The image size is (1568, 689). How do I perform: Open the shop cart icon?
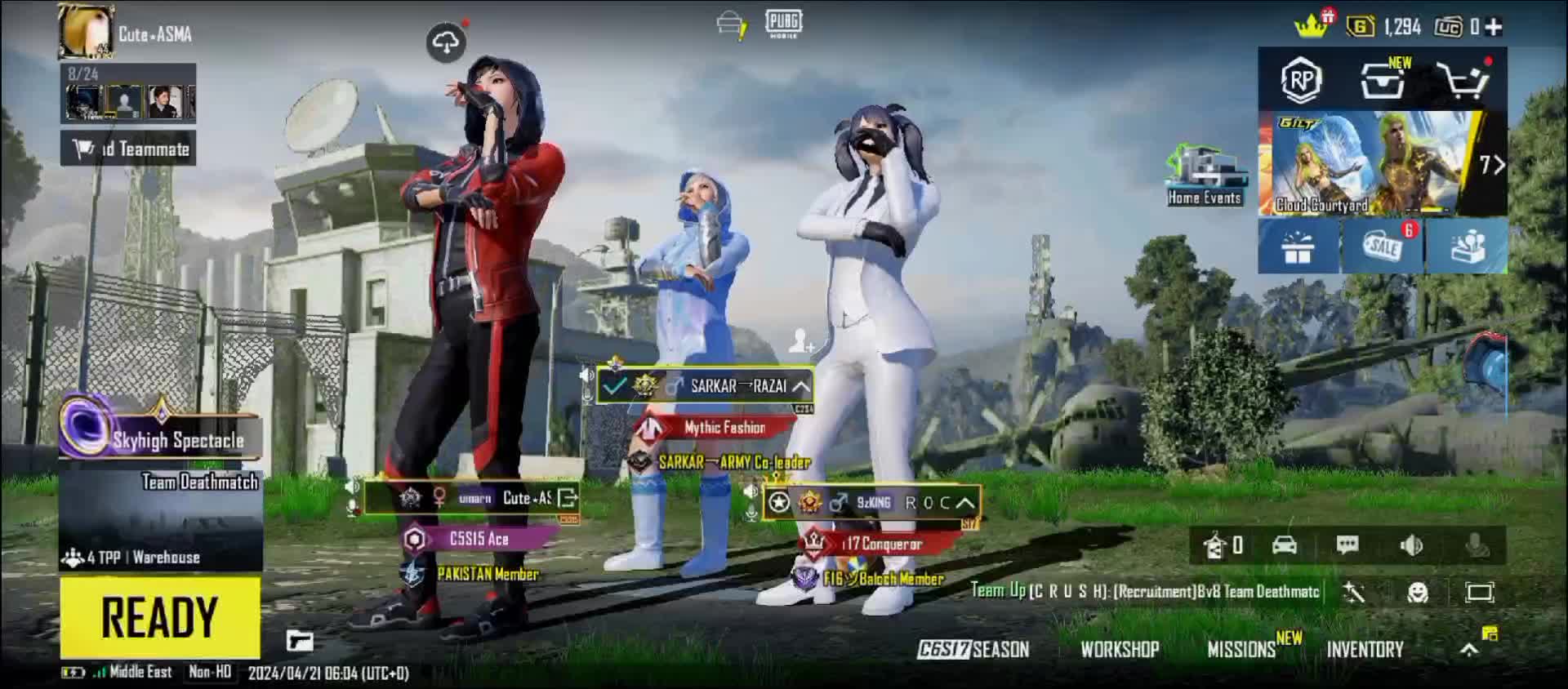[1464, 80]
